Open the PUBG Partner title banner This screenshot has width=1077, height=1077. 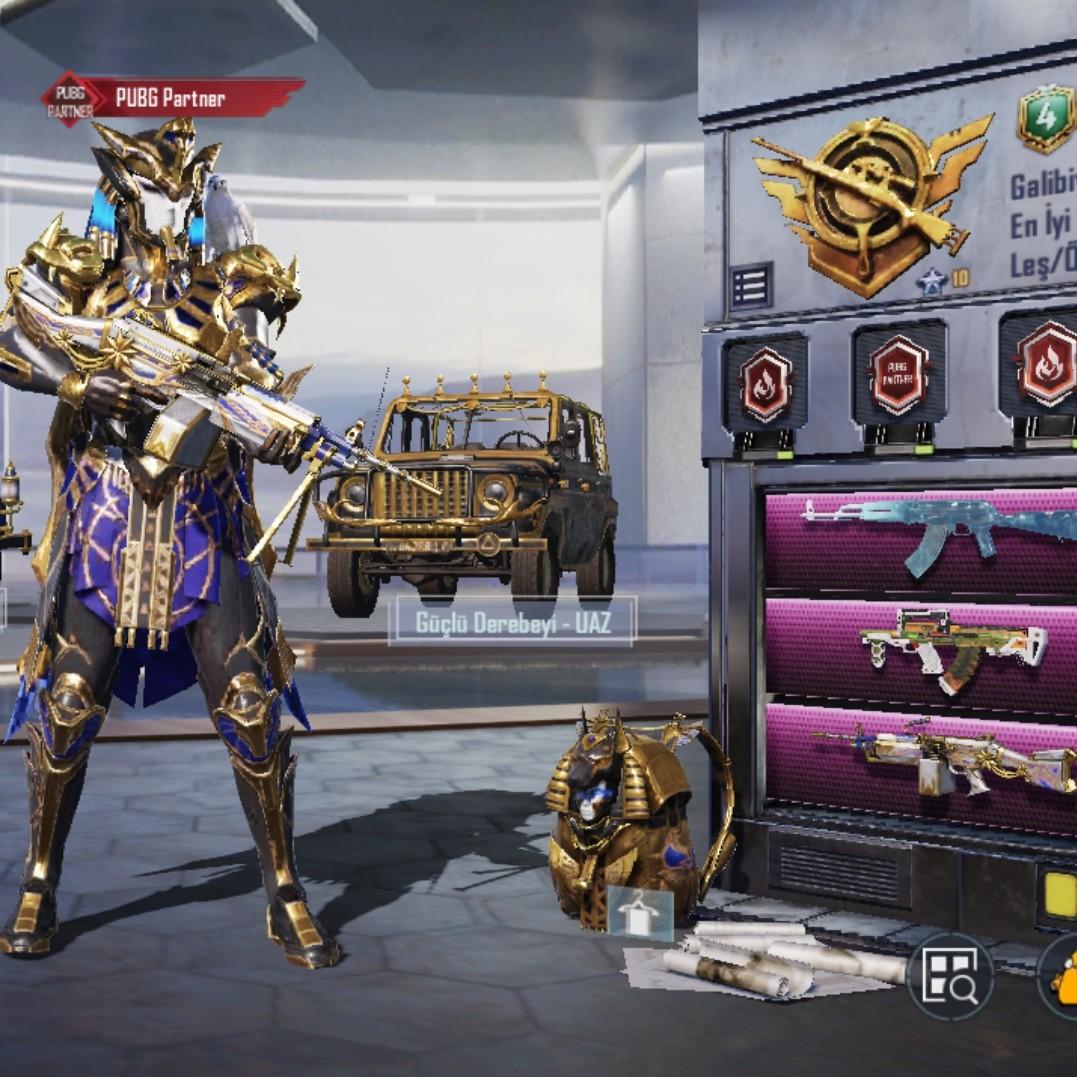[172, 98]
